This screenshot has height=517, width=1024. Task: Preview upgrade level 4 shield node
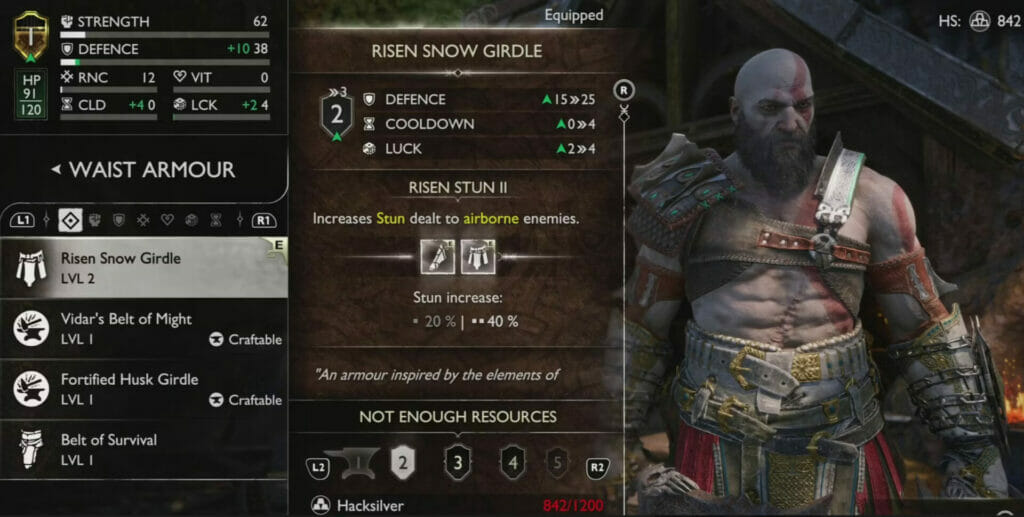point(512,462)
